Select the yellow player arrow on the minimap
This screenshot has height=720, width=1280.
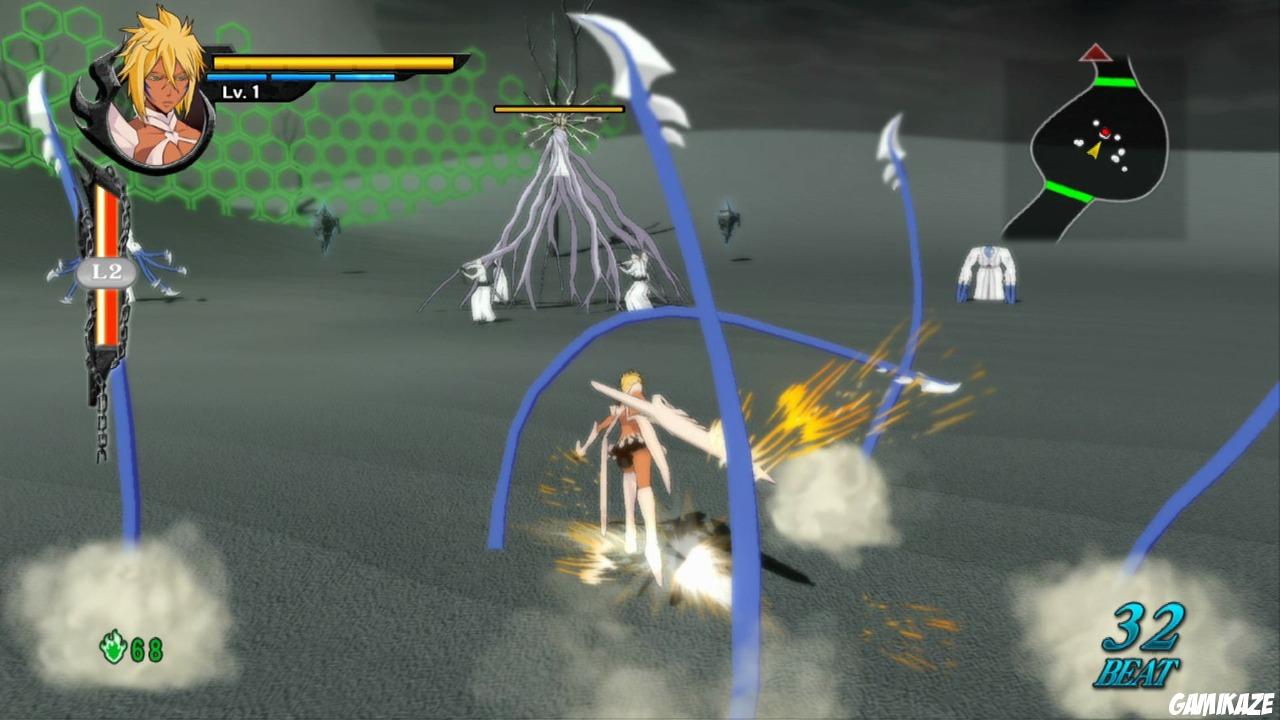[1095, 150]
